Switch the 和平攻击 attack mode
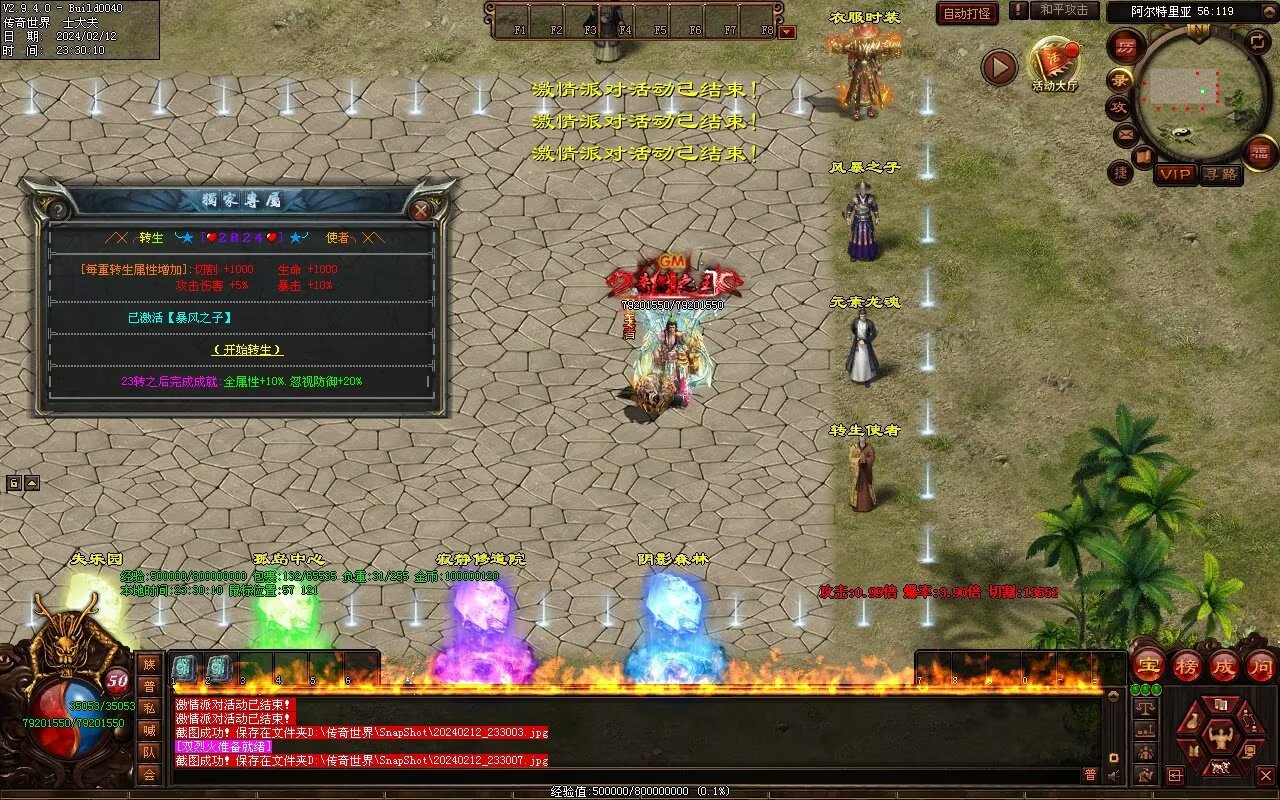1280x800 pixels. (1063, 10)
